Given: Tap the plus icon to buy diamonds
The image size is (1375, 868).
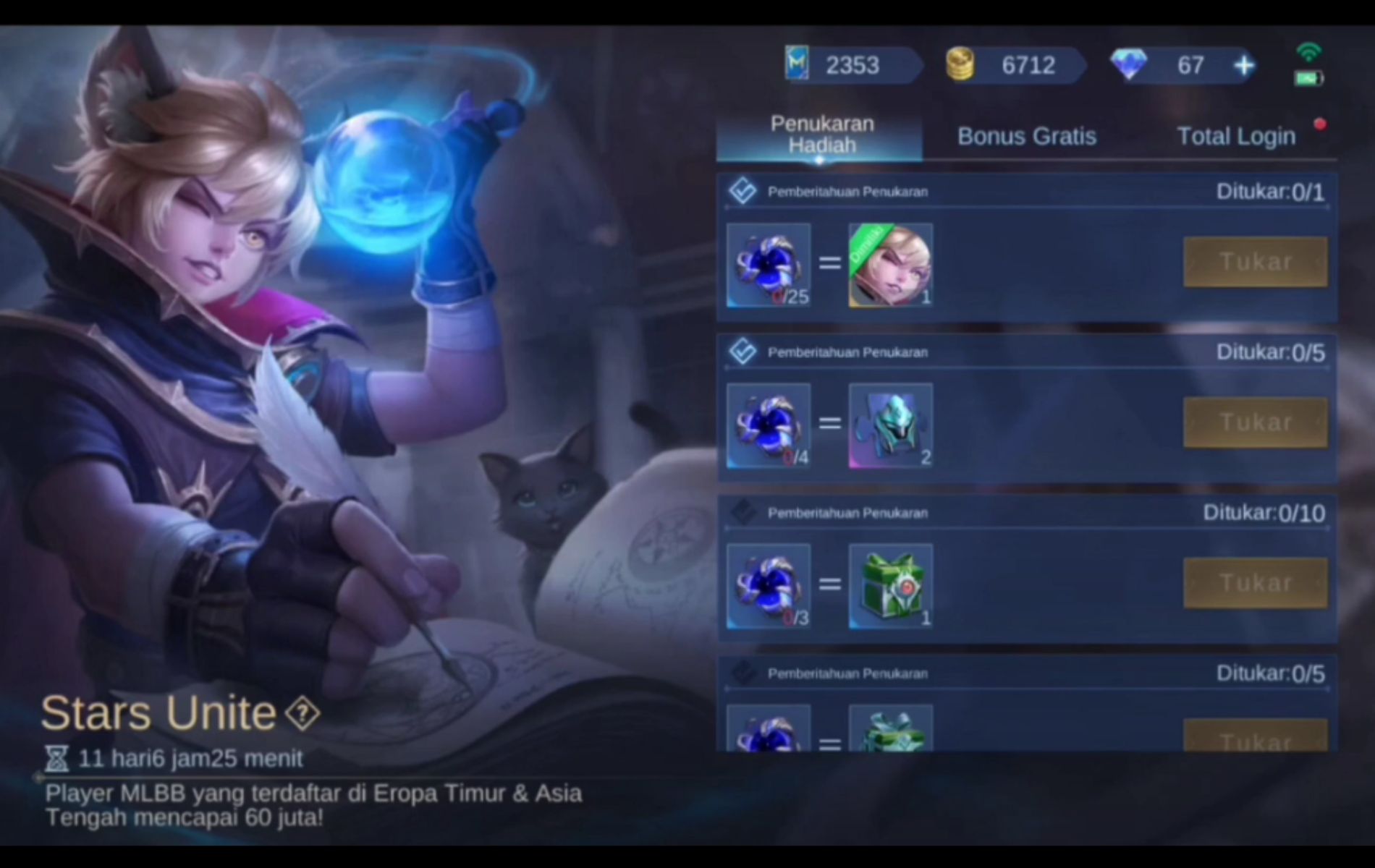Looking at the screenshot, I should (1243, 65).
